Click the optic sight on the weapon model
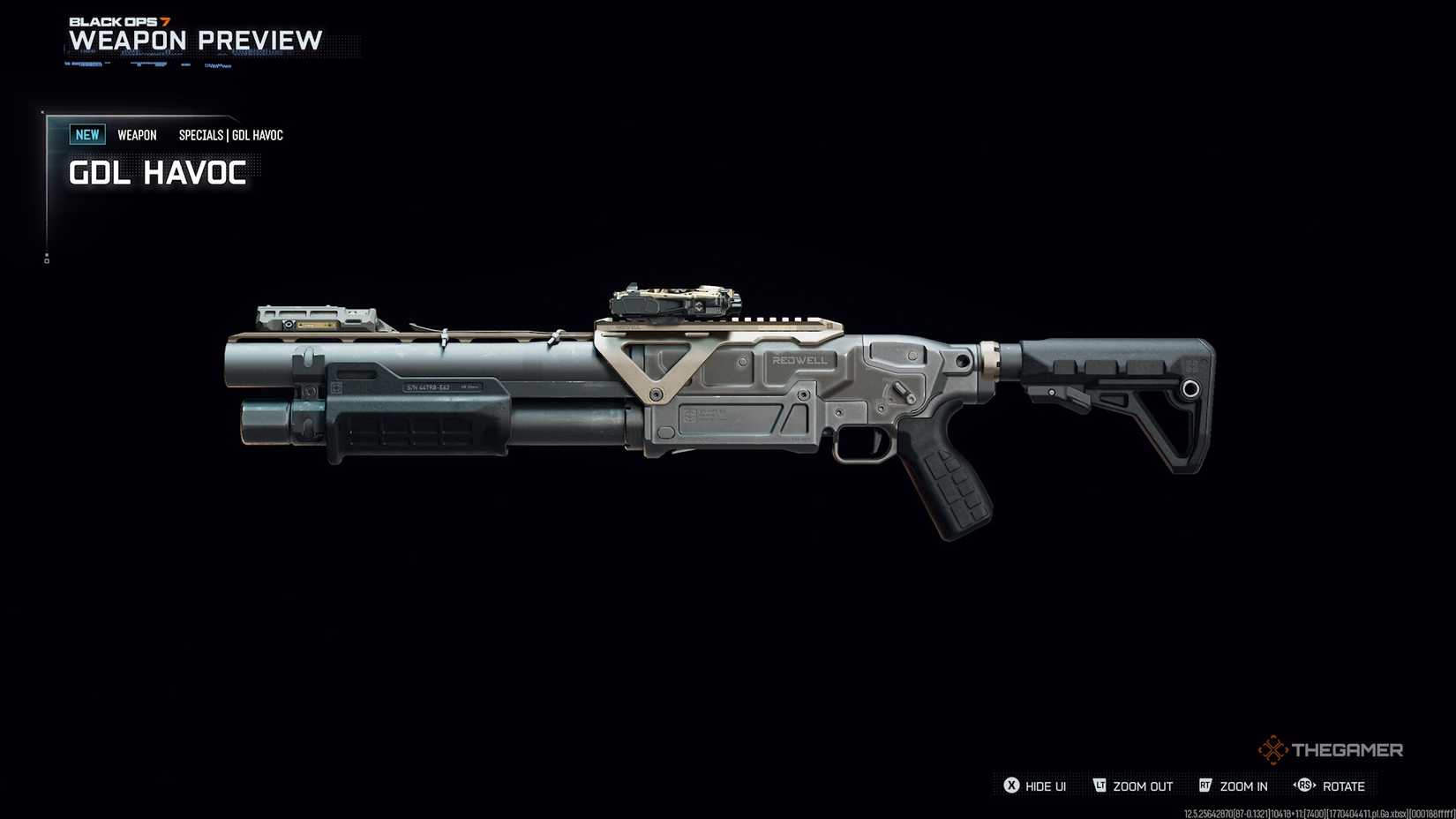Screen dimensions: 1456x819 click(x=671, y=300)
